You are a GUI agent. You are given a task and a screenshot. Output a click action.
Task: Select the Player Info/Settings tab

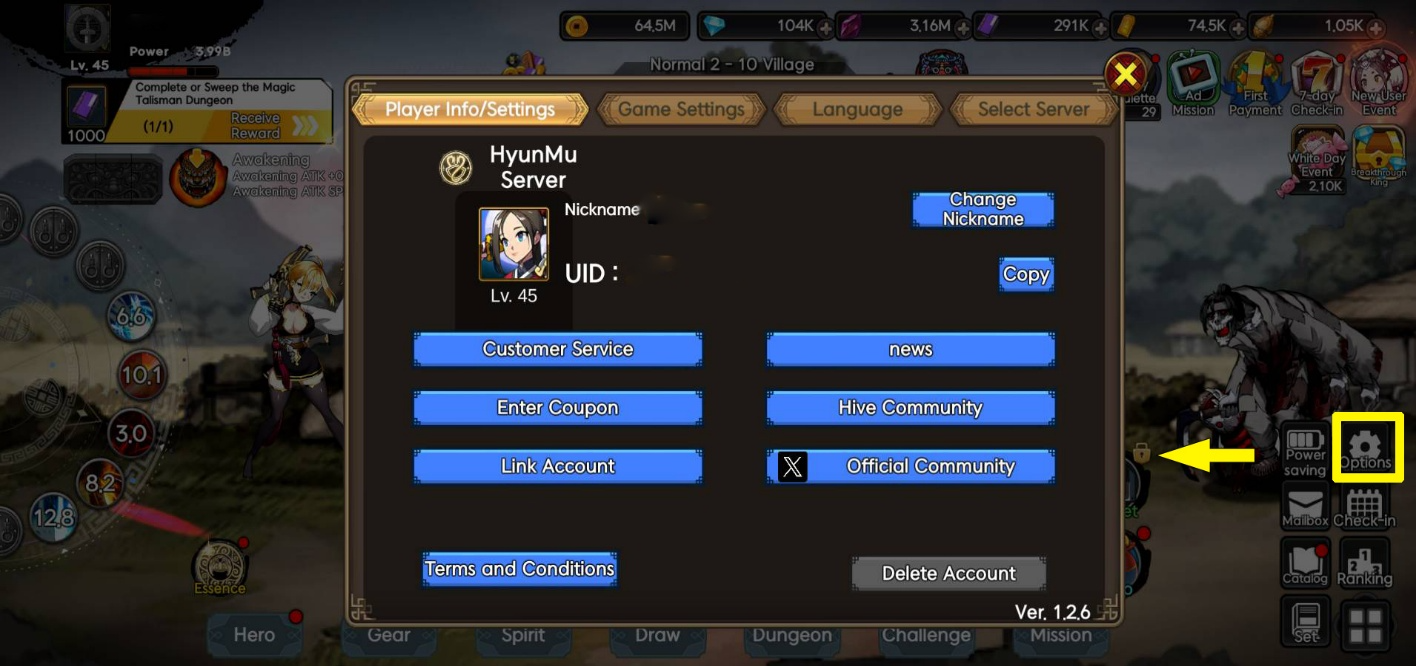click(x=470, y=109)
